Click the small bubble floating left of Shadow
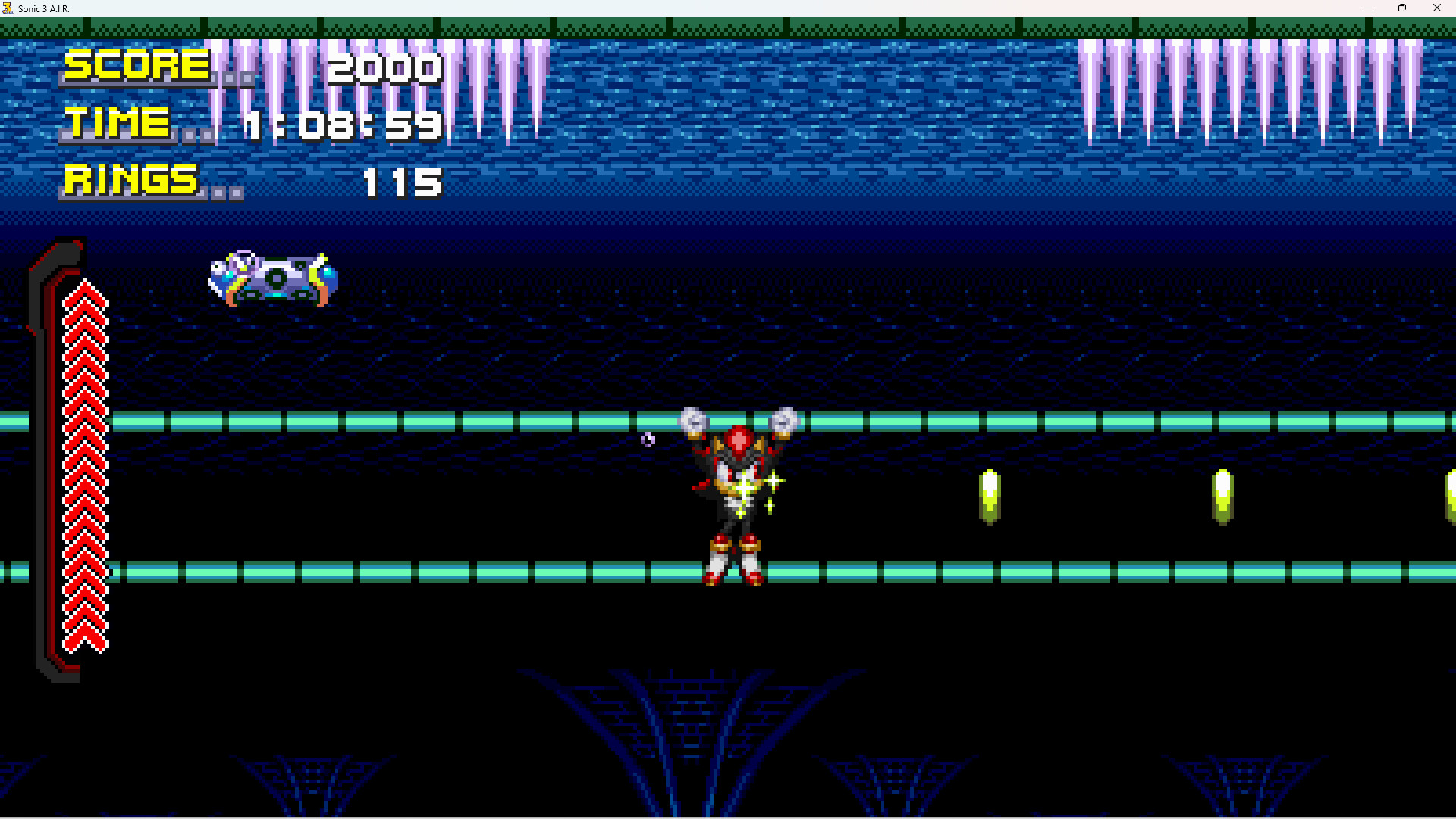 [x=647, y=440]
